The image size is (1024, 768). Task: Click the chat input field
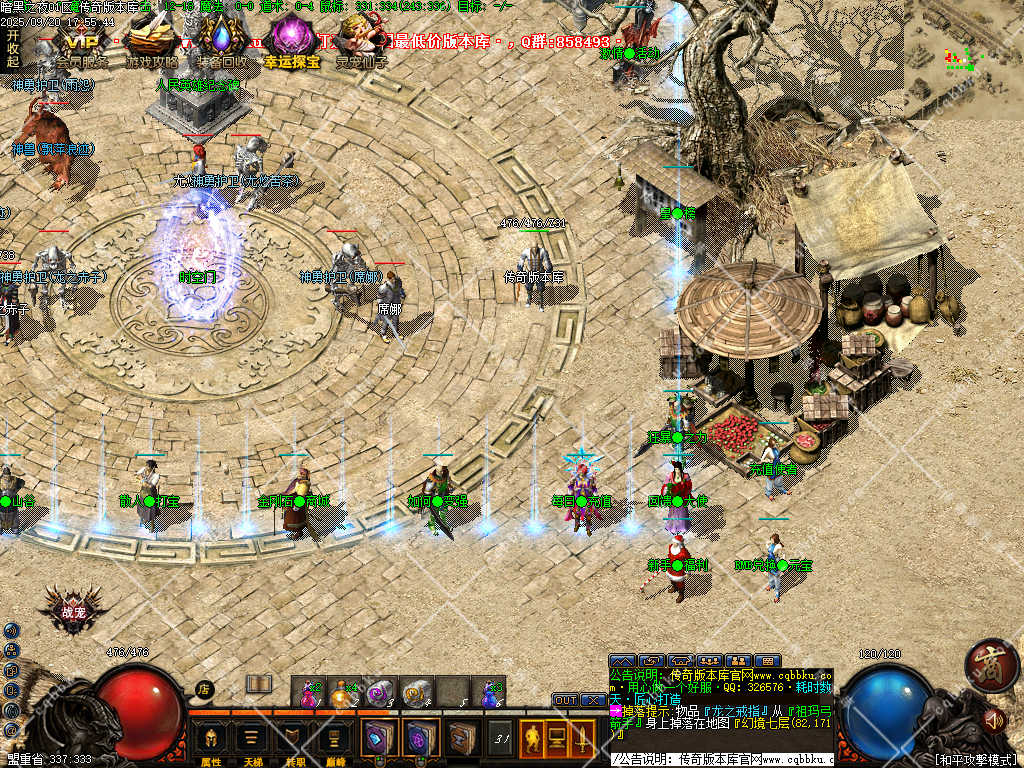[x=720, y=759]
